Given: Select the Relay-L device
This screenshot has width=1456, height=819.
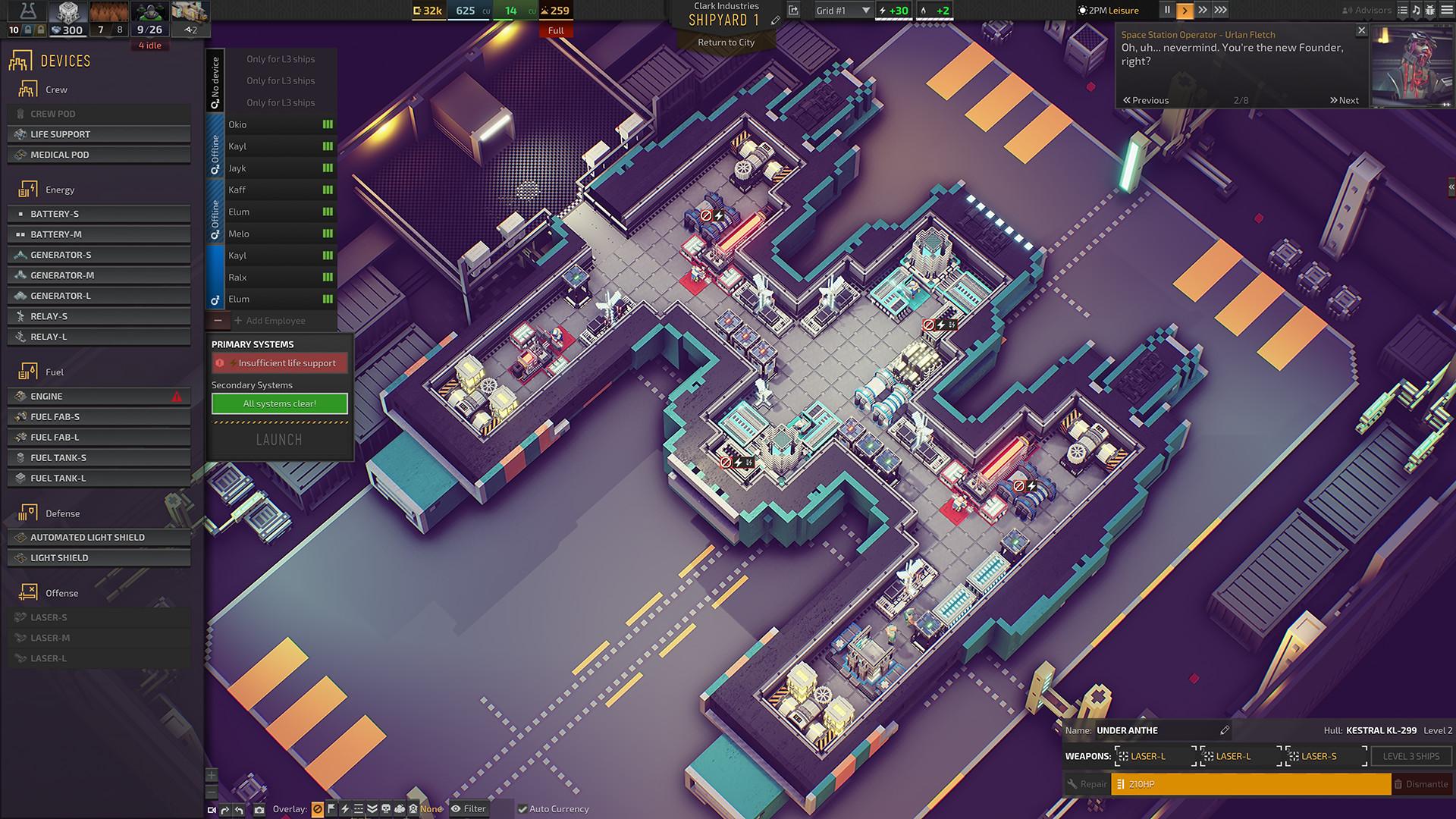Looking at the screenshot, I should coord(99,337).
